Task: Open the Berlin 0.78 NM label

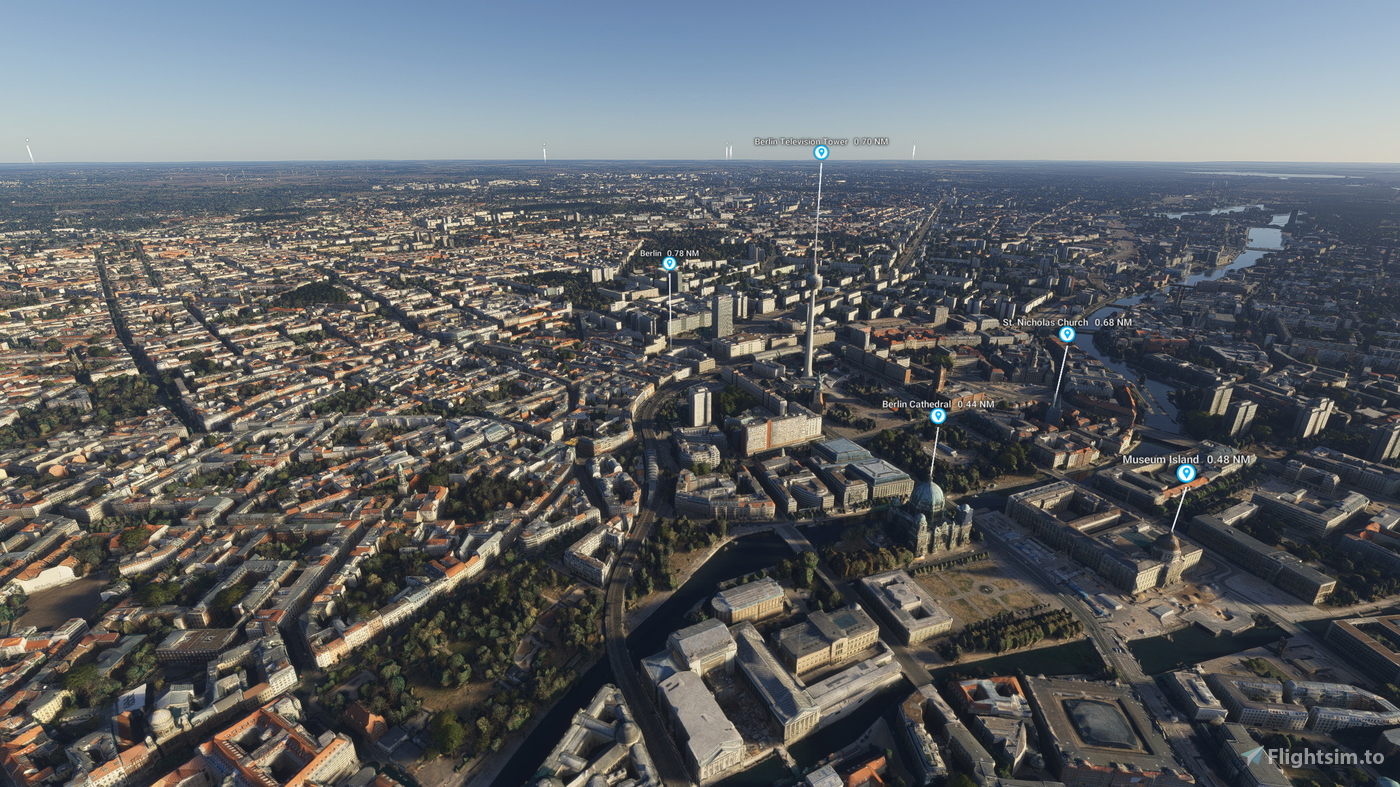Action: click(x=668, y=253)
